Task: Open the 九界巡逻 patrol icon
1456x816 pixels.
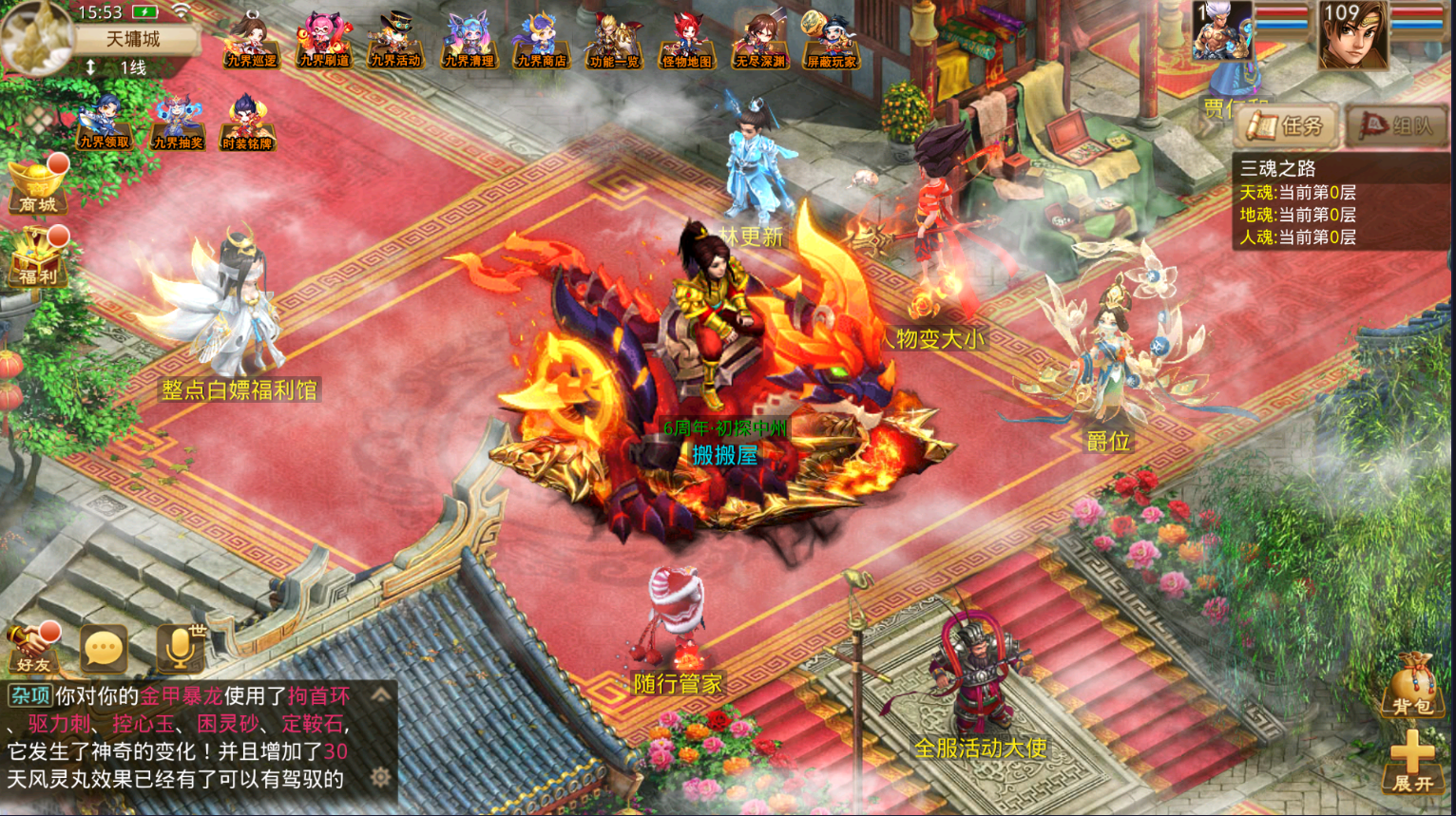Action: tap(251, 40)
